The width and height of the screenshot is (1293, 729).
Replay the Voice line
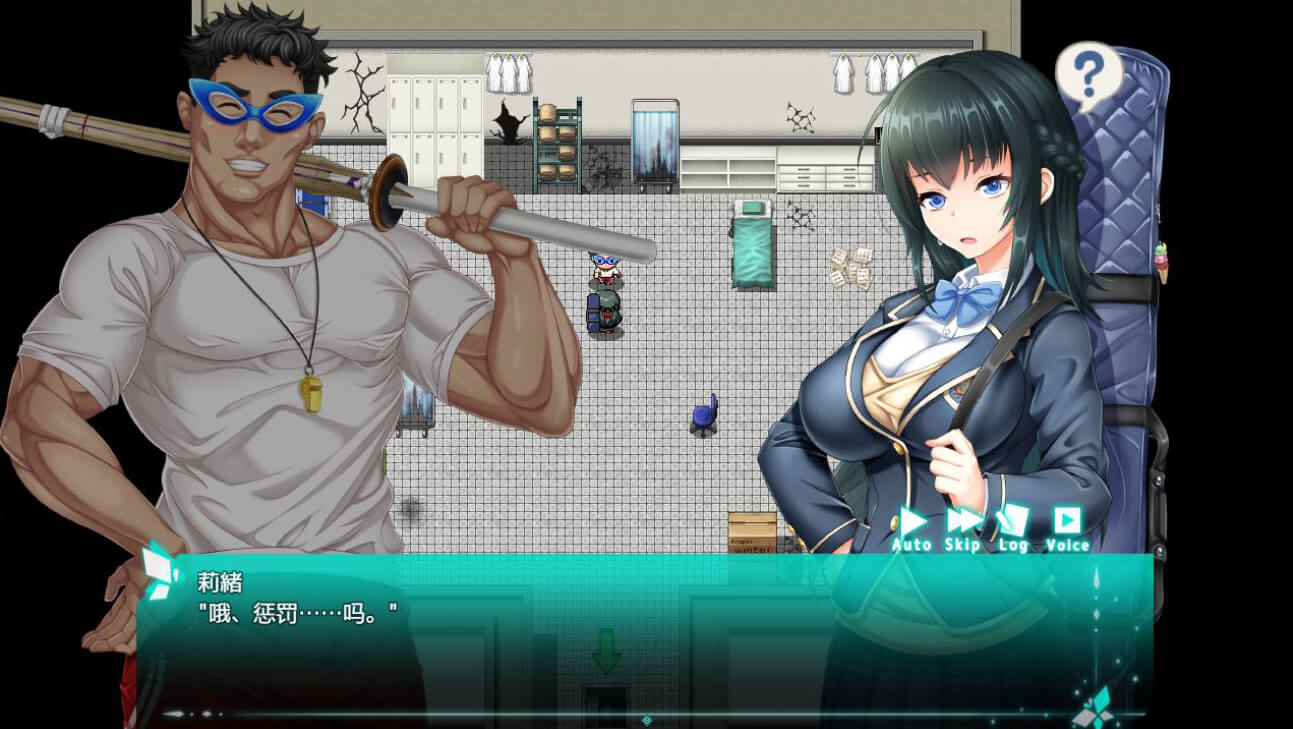(x=1067, y=528)
